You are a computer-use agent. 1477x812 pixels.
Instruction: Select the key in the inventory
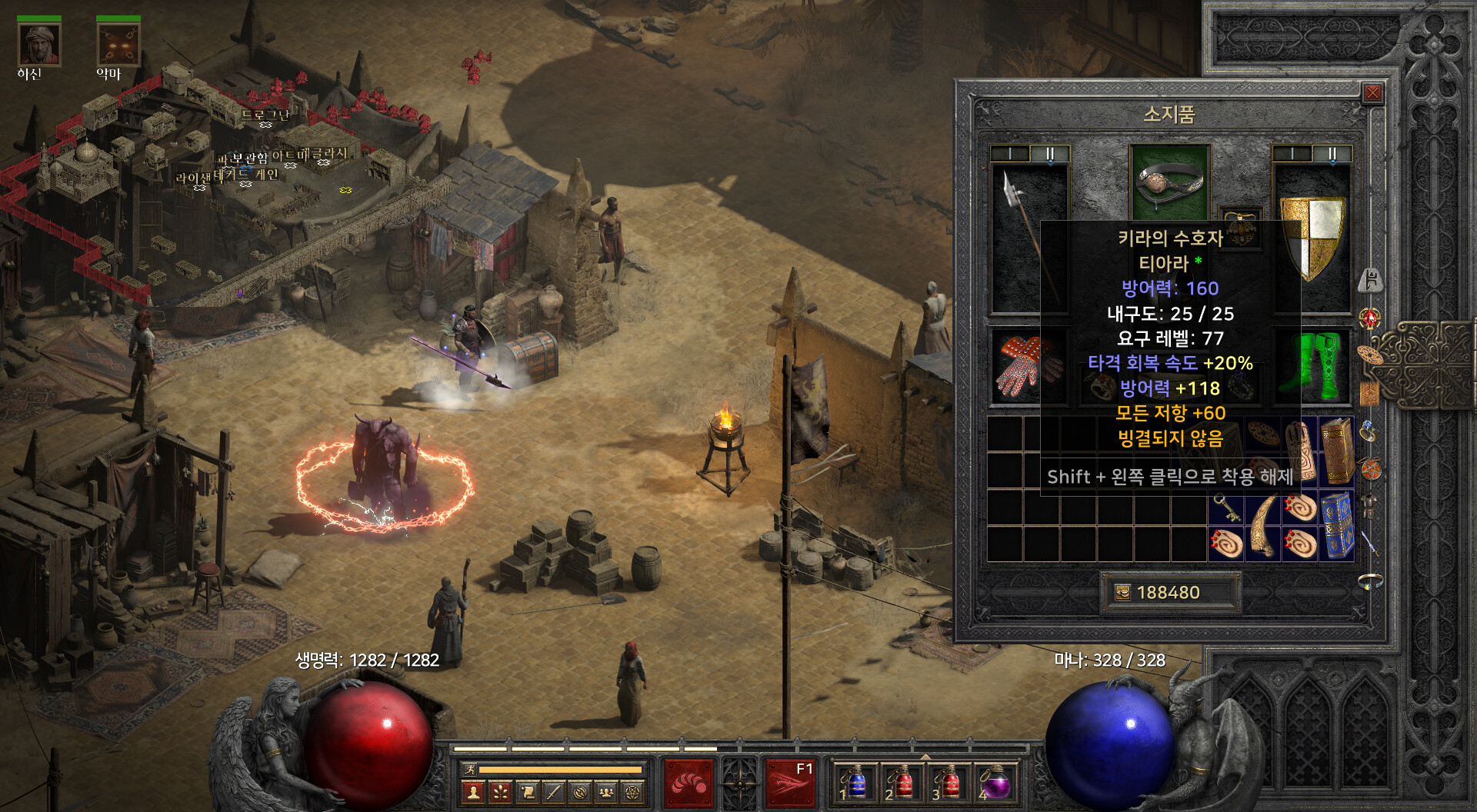(1225, 507)
